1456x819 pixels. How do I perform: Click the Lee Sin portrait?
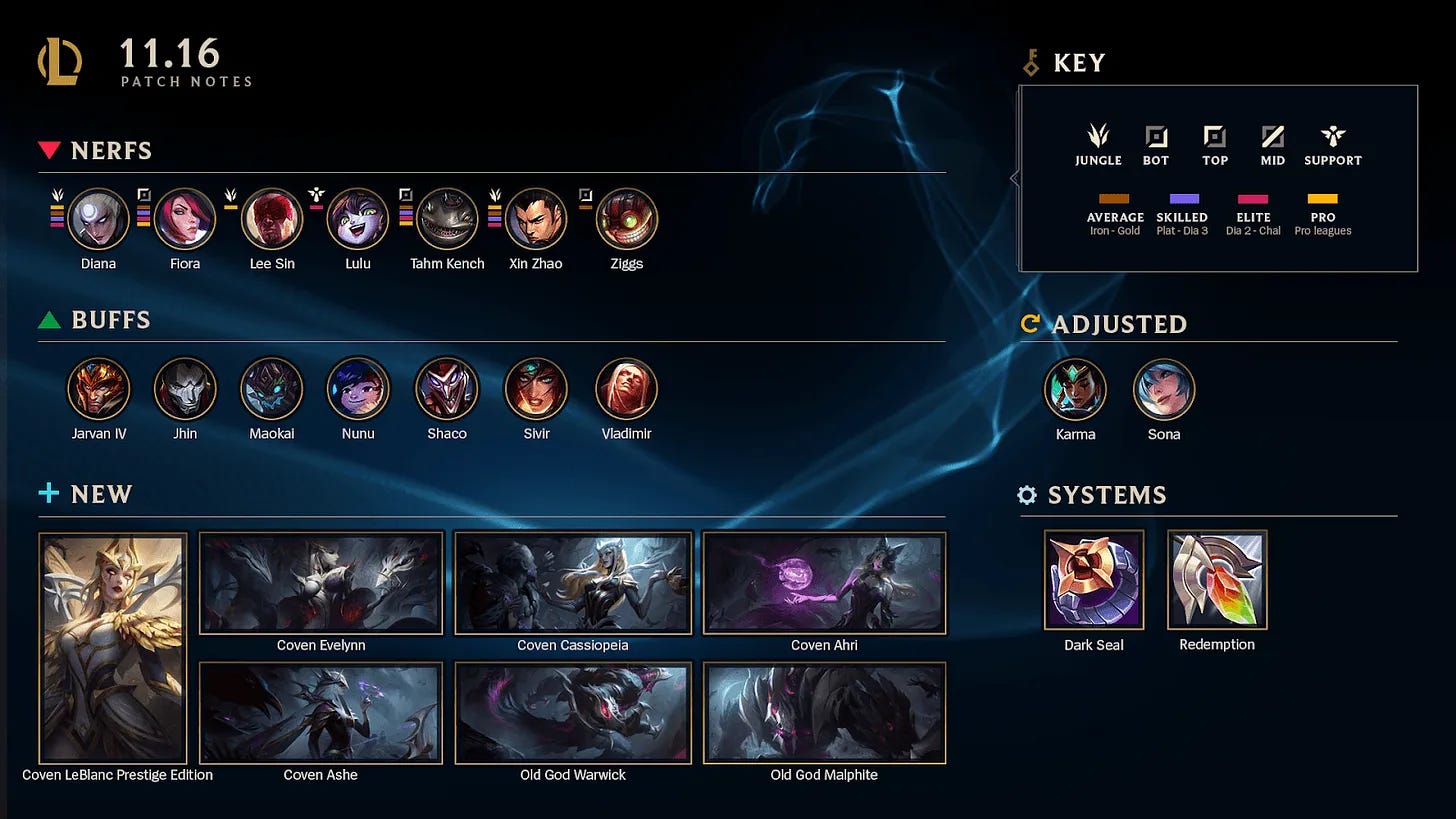click(x=272, y=219)
